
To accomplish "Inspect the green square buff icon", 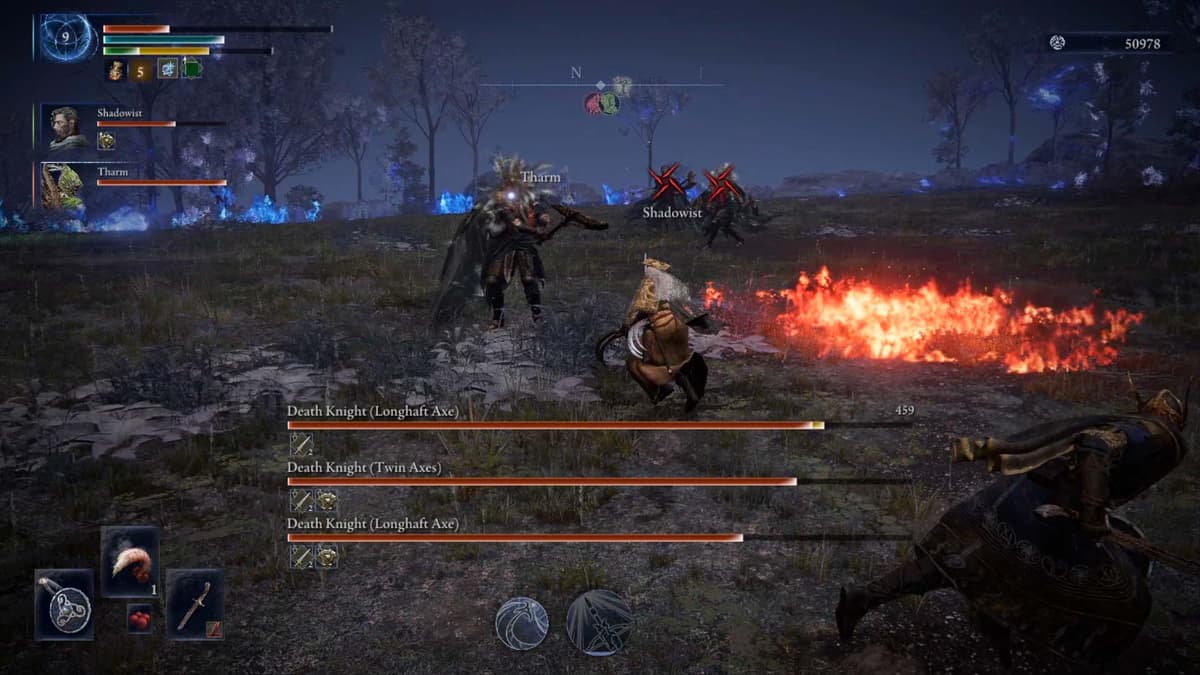I will click(x=191, y=69).
